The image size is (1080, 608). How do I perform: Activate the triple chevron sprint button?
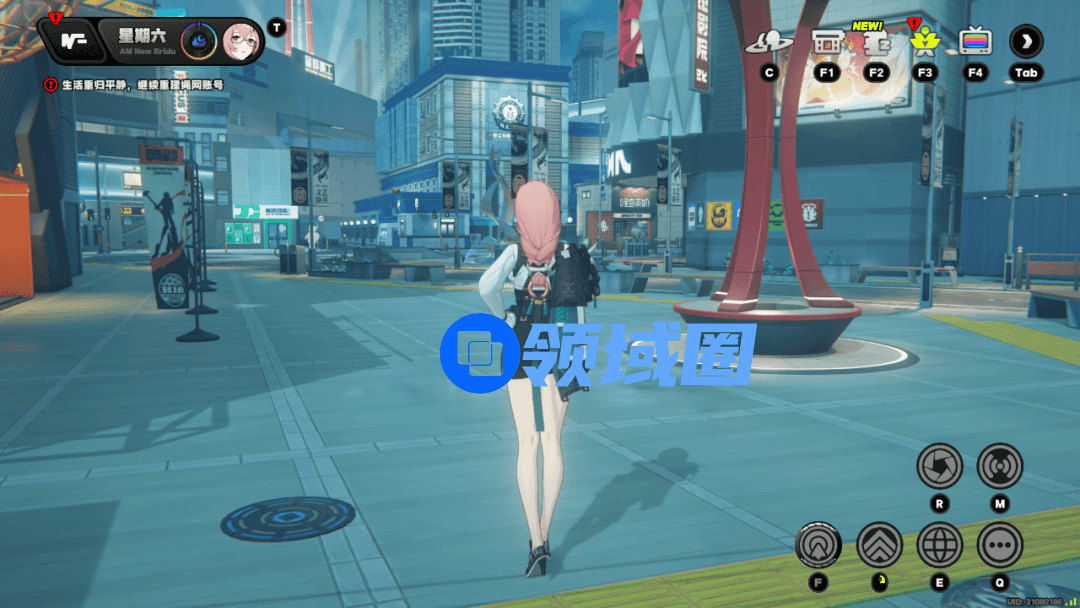tap(879, 545)
